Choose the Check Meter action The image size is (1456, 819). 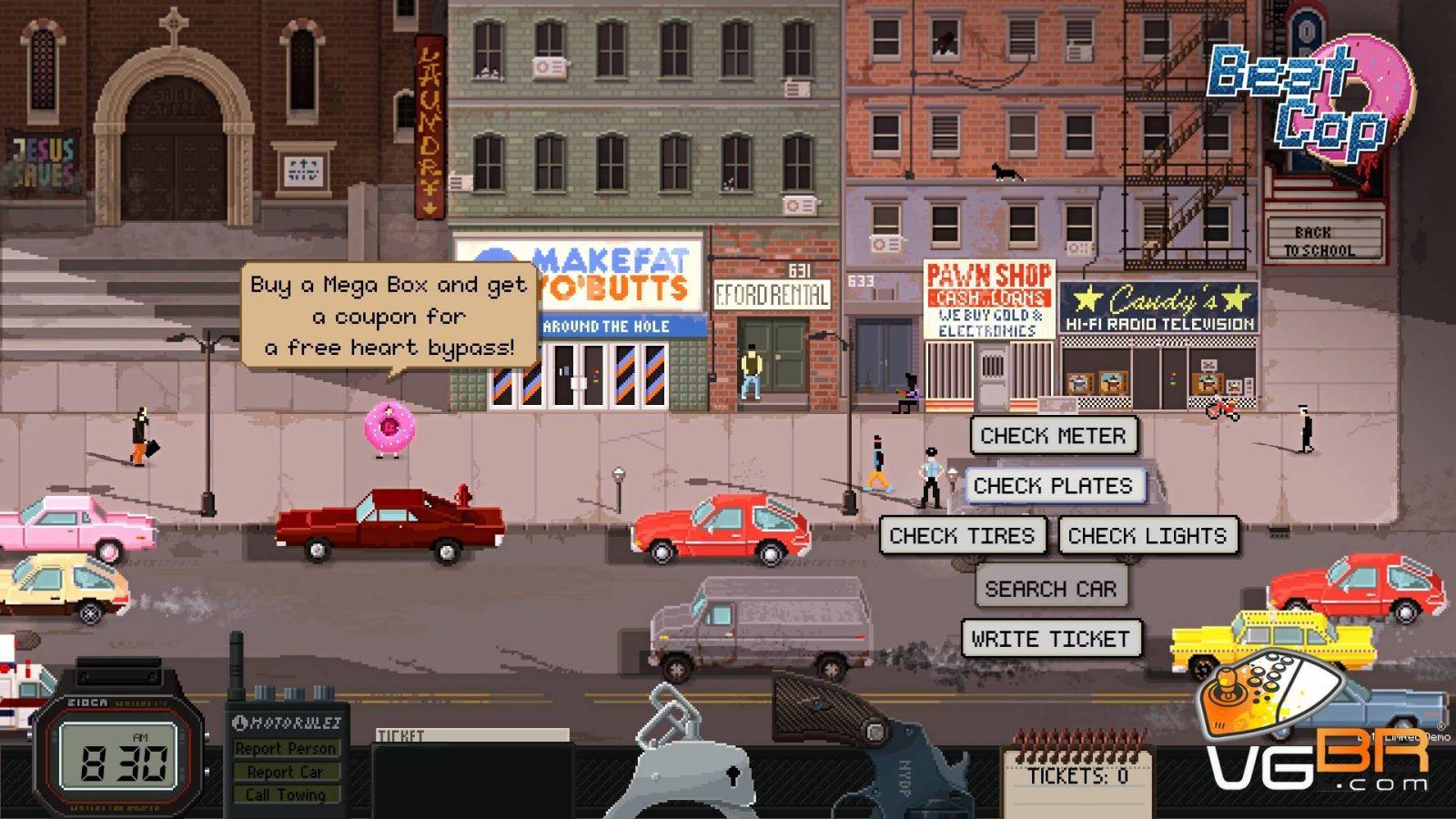tap(1053, 436)
